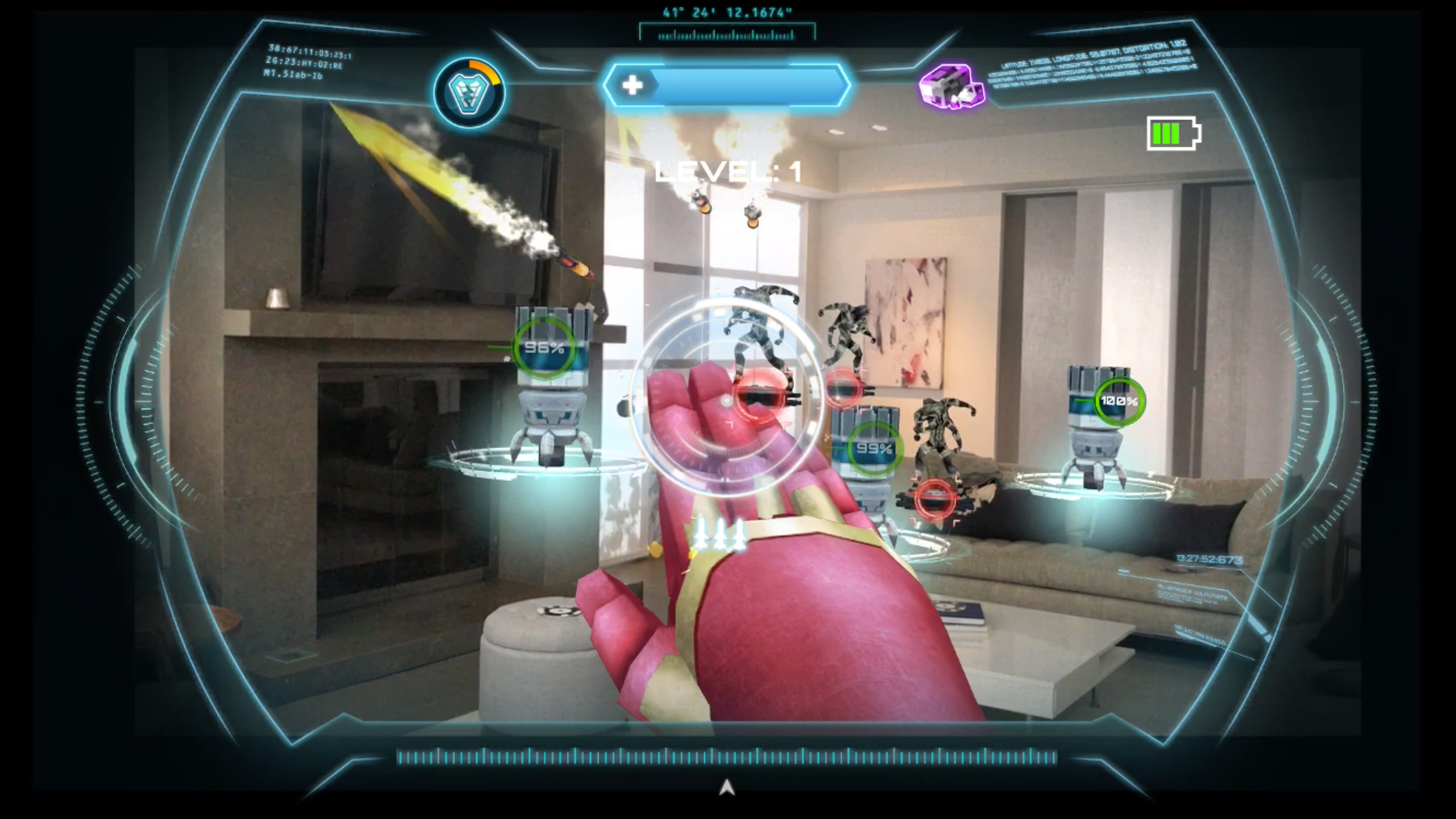Click the white arrow marker below the gauge

[x=726, y=788]
